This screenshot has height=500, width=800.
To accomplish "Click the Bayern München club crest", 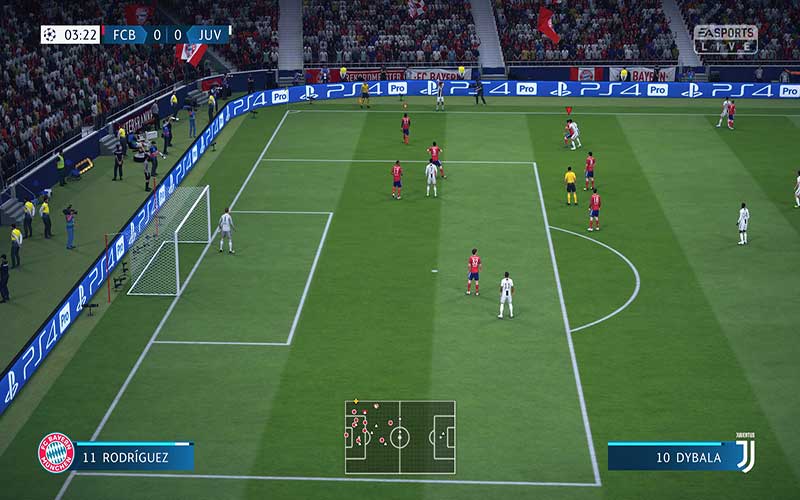I will [x=56, y=452].
